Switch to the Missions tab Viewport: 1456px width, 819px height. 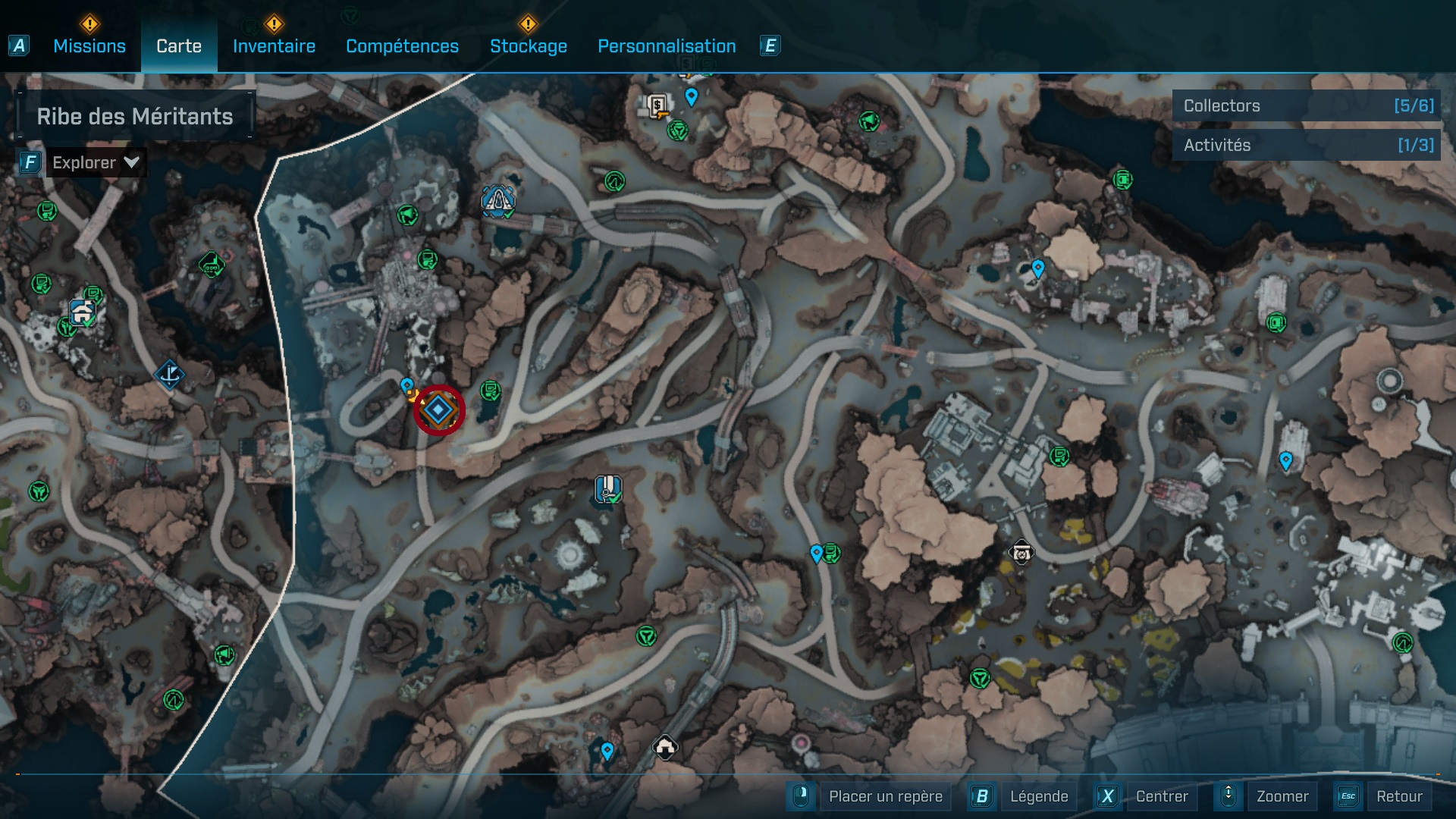[x=89, y=45]
